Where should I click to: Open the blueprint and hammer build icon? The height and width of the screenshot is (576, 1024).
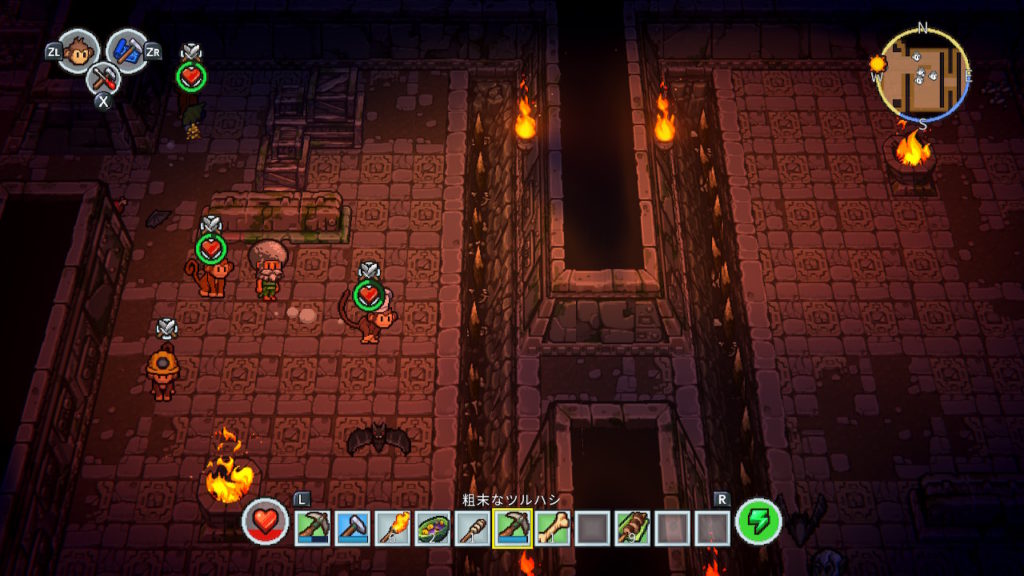[x=127, y=49]
